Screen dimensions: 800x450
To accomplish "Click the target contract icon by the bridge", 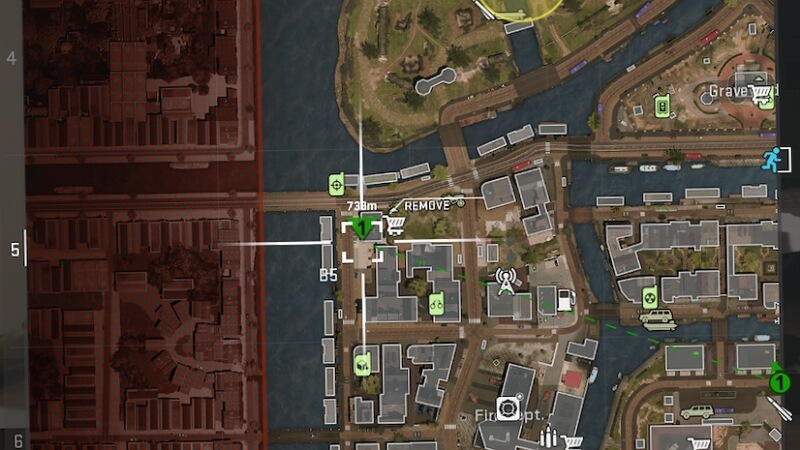I will click(x=337, y=184).
